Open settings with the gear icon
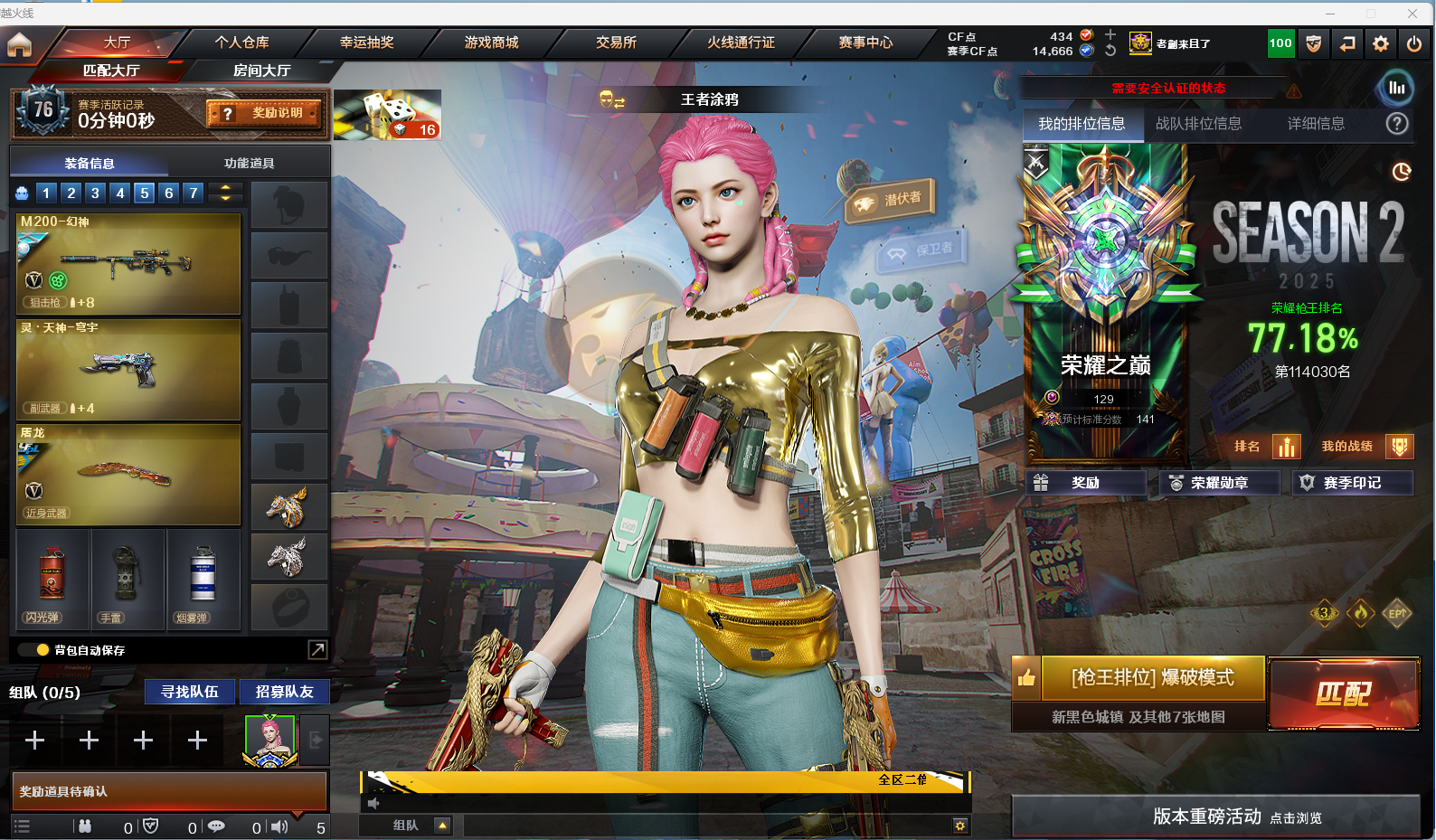 pyautogui.click(x=1380, y=43)
